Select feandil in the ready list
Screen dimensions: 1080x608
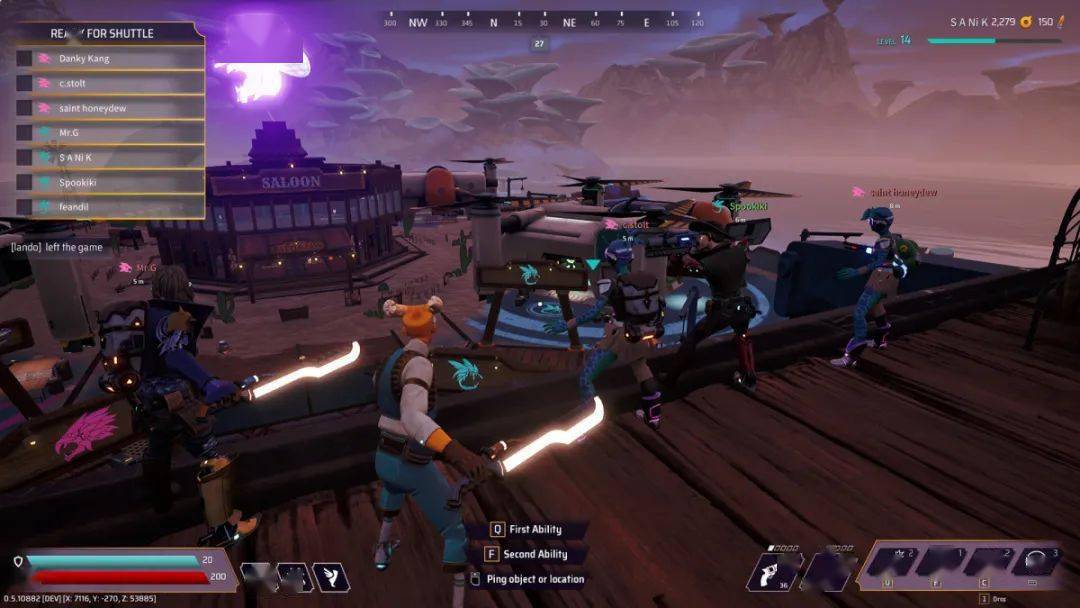110,207
